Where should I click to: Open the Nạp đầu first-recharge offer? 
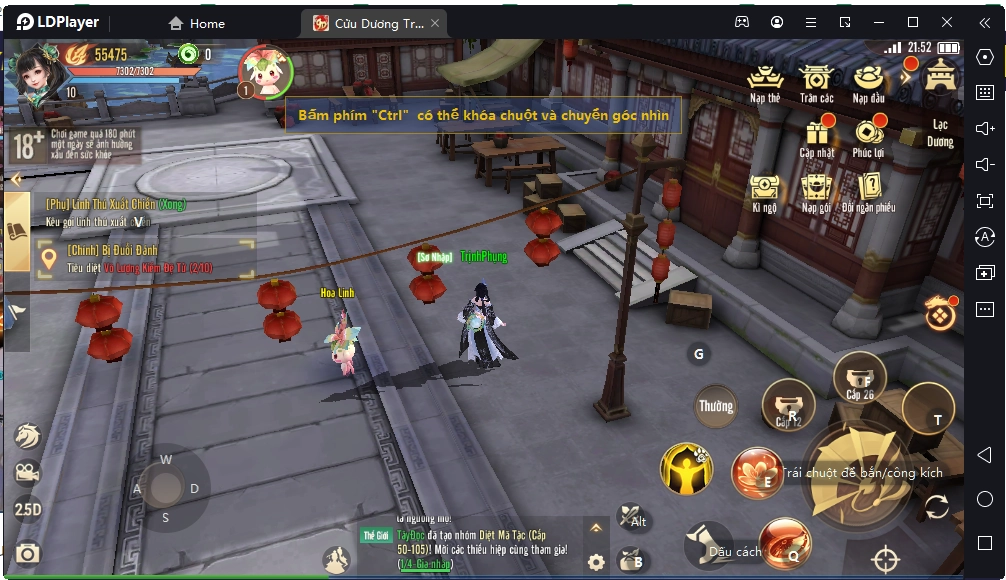pyautogui.click(x=868, y=80)
